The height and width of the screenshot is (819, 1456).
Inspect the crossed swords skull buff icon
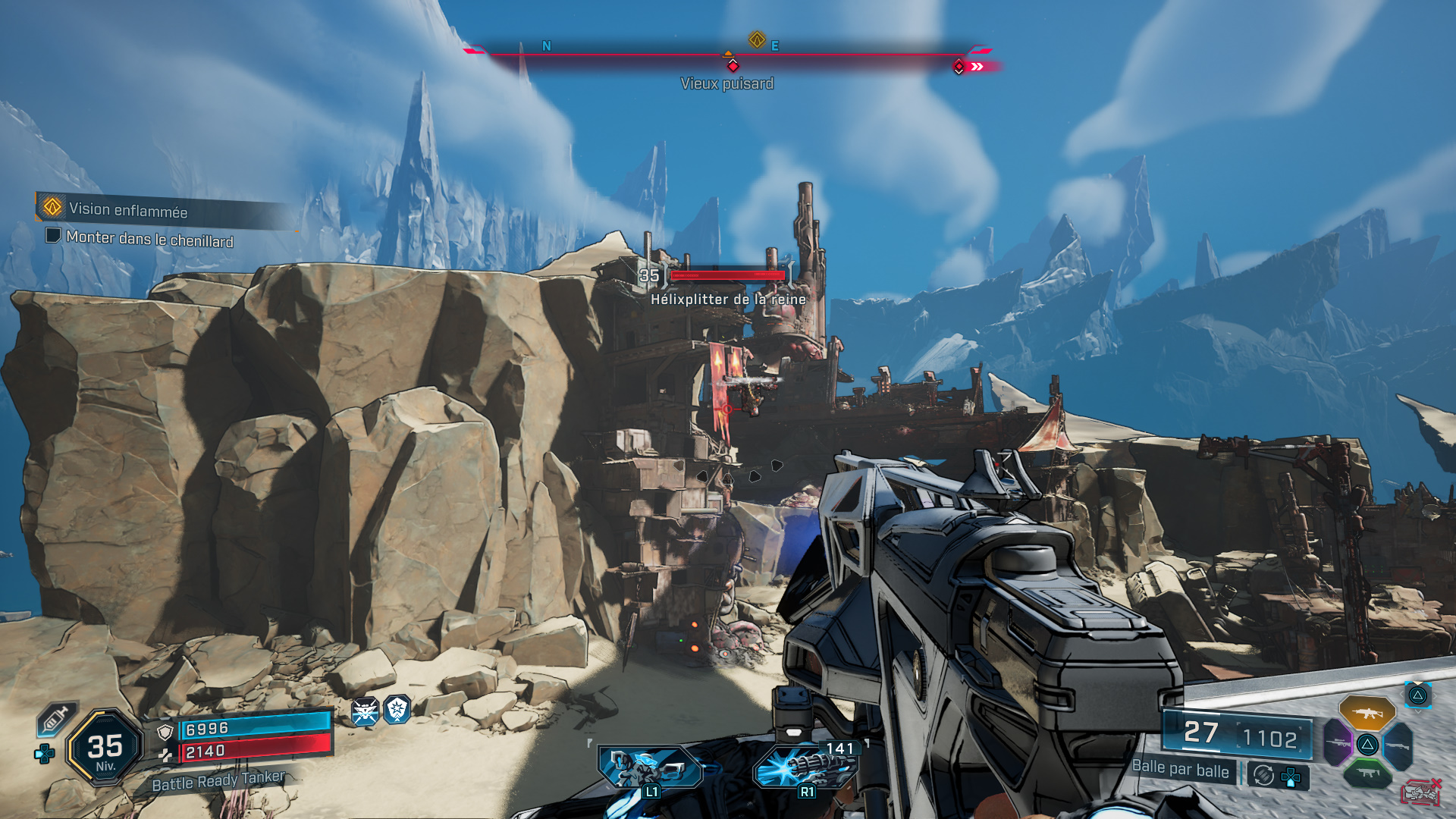pos(365,712)
